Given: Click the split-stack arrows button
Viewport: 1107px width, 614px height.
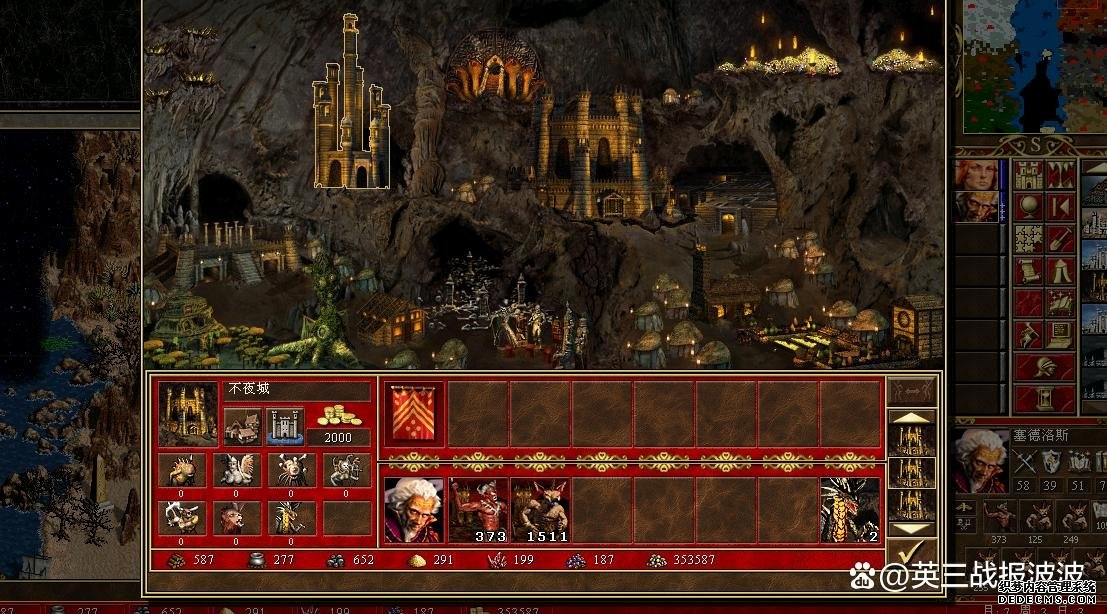Looking at the screenshot, I should pos(911,391).
